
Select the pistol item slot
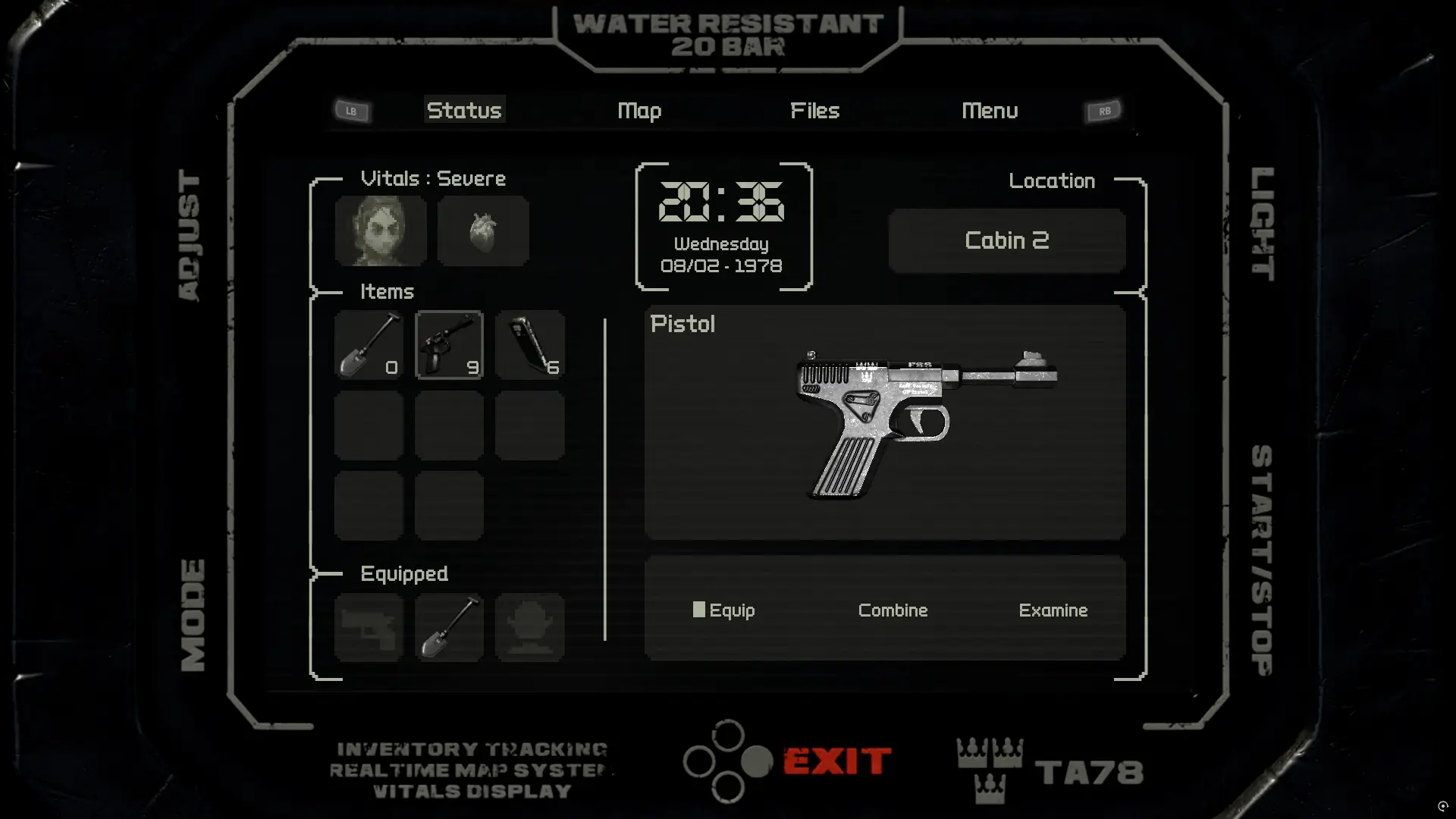coord(450,345)
